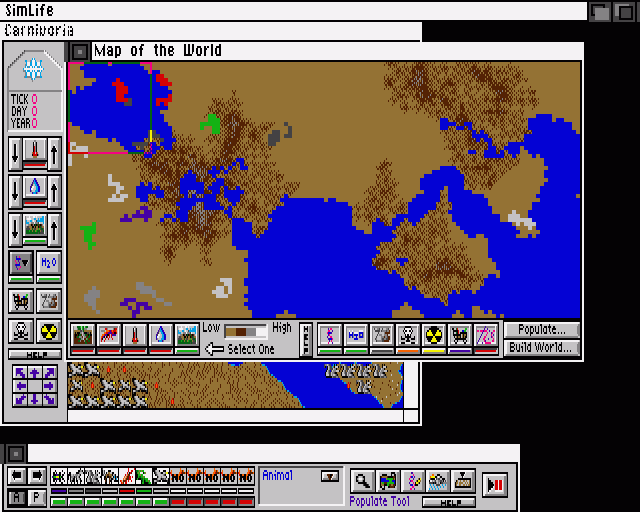Click the HELP button in side panel
640x512 pixels.
[x=34, y=354]
